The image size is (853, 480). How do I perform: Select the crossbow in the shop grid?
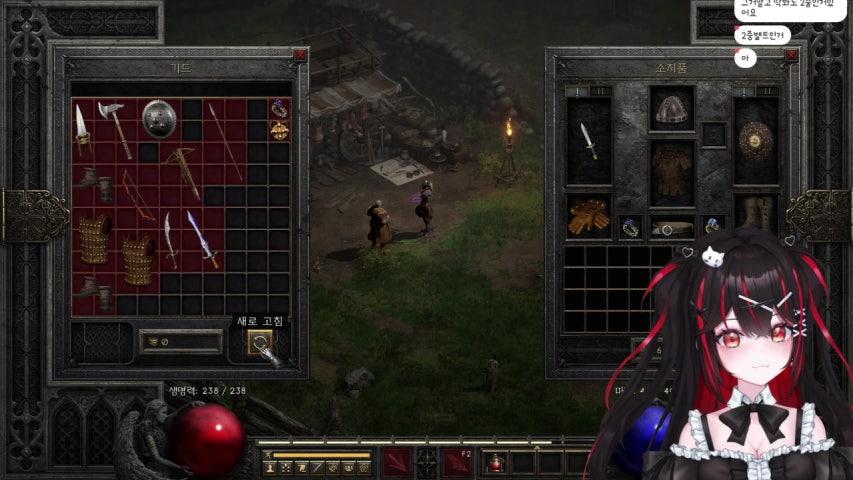[182, 170]
